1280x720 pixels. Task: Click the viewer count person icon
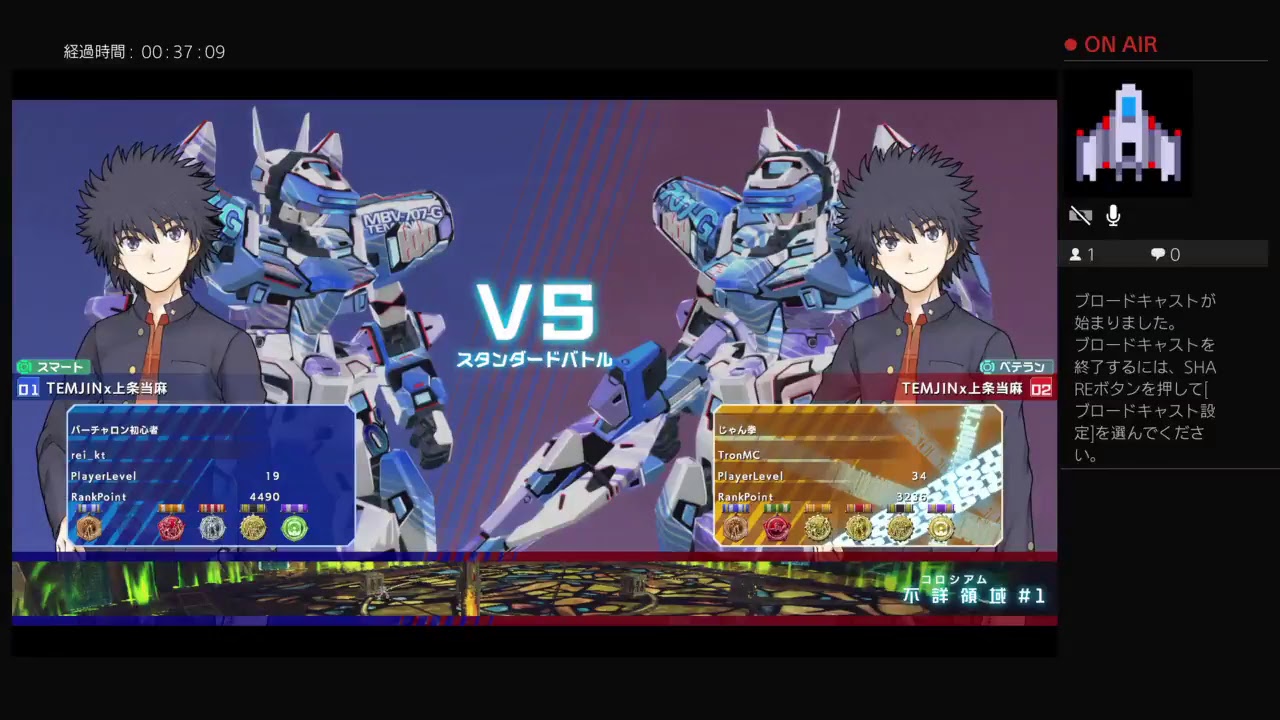click(x=1078, y=254)
